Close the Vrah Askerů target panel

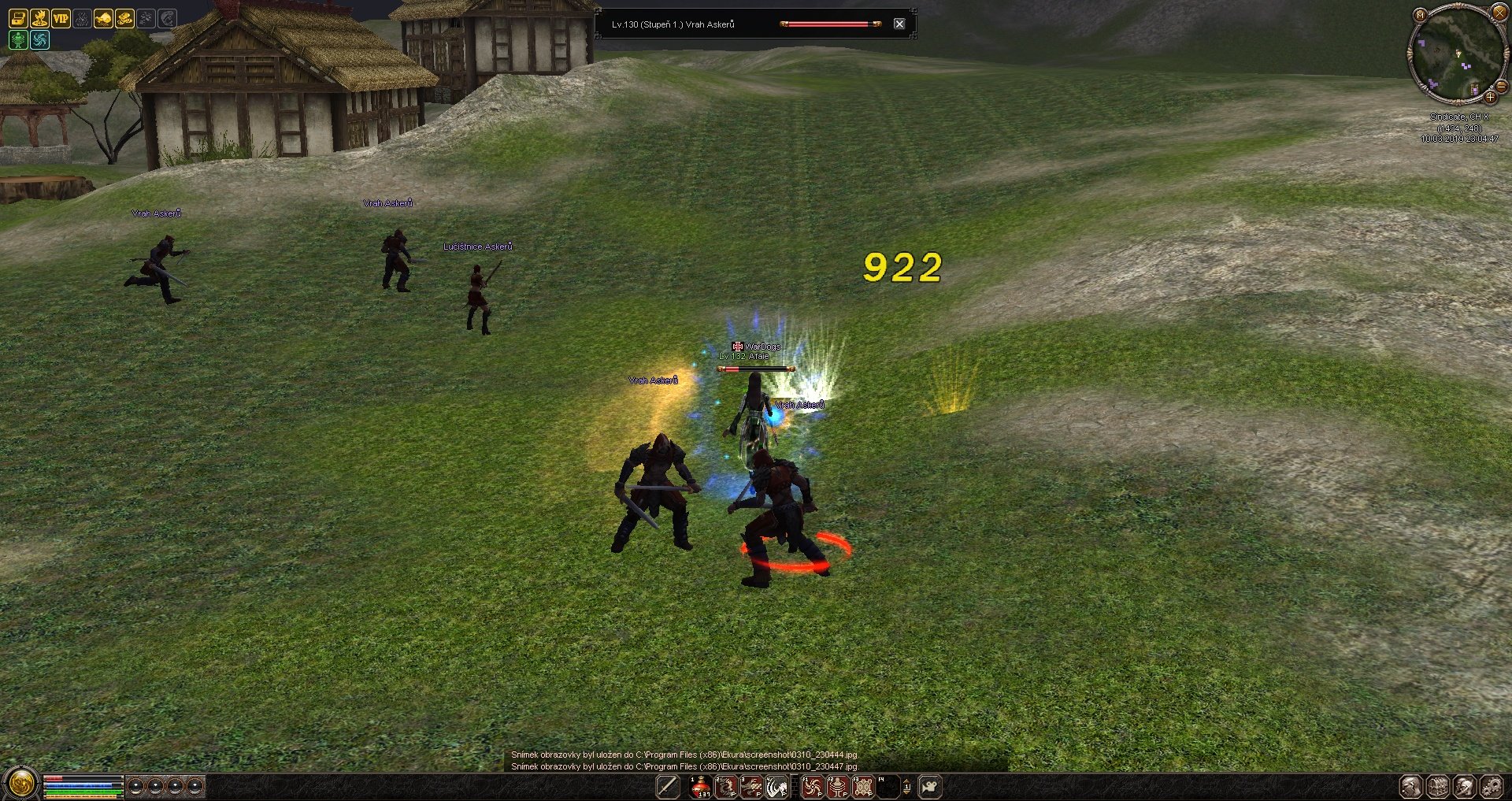click(899, 24)
